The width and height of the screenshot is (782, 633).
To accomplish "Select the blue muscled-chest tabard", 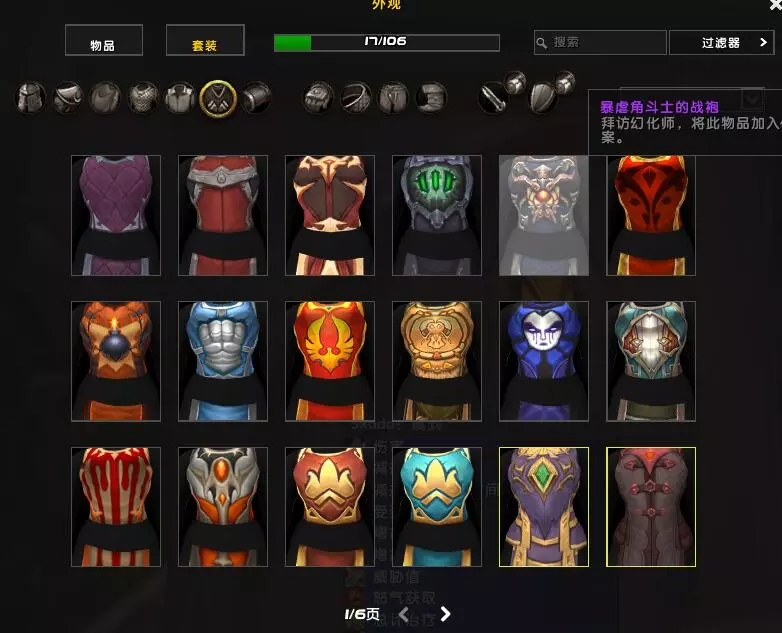I will 223,361.
